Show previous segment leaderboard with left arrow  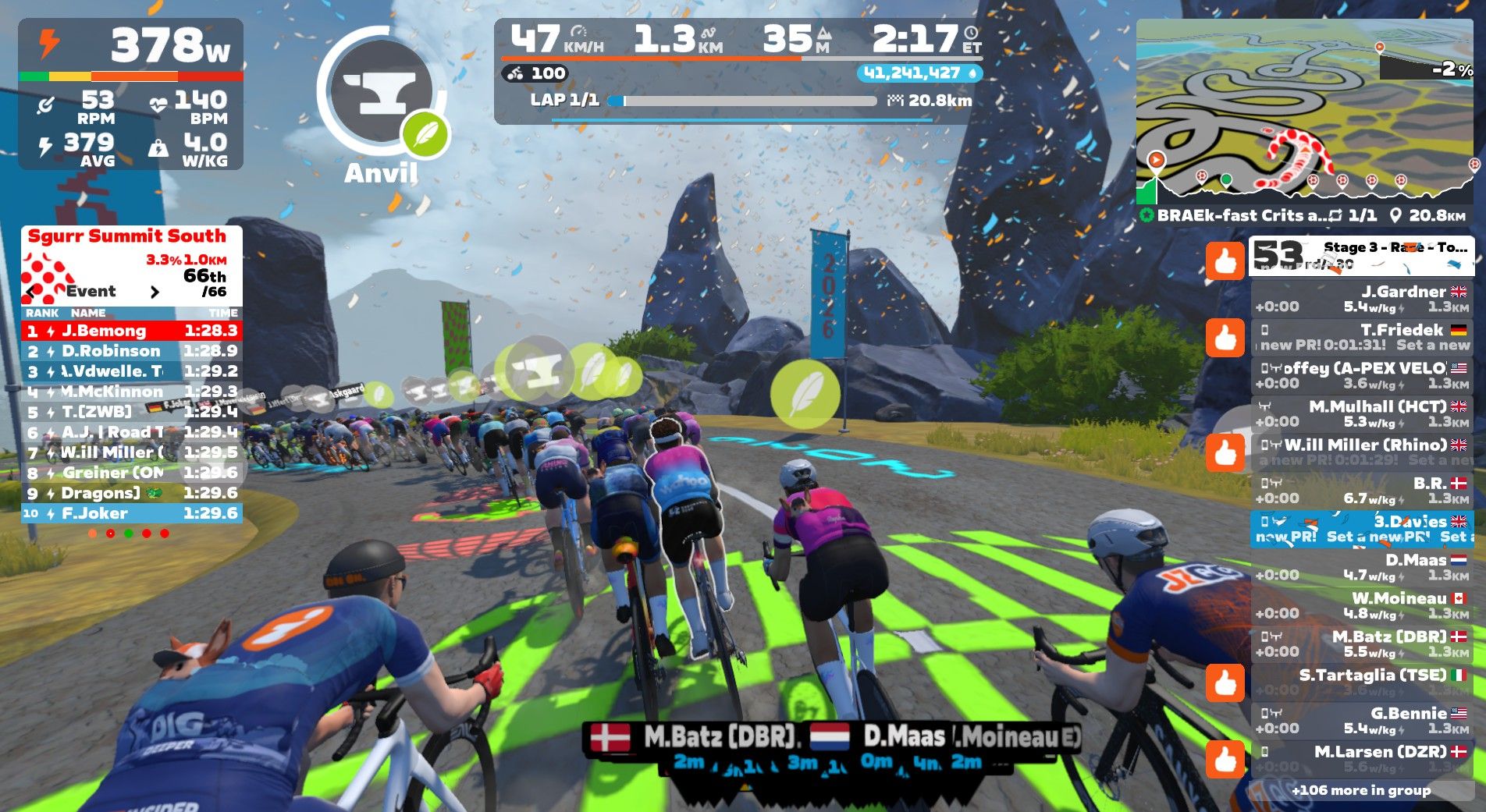pyautogui.click(x=31, y=292)
